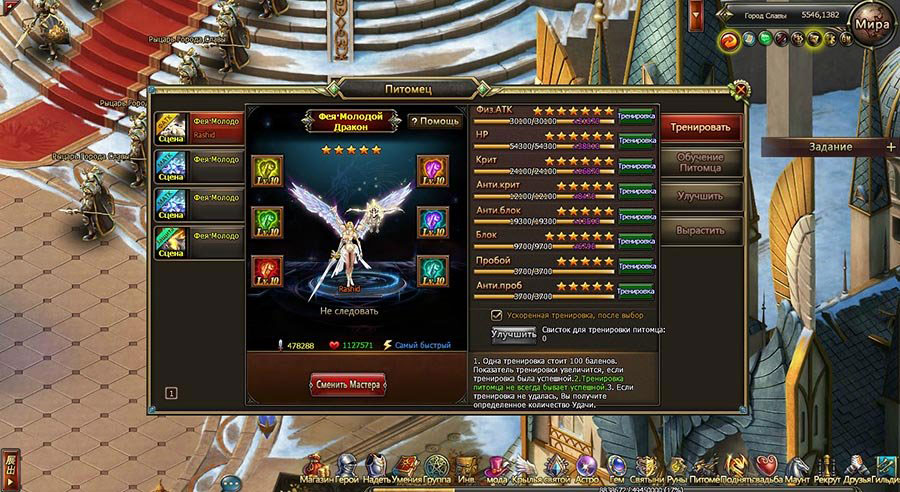Click the Сменить Мастера button
Viewport: 900px width, 492px height.
pyautogui.click(x=348, y=383)
